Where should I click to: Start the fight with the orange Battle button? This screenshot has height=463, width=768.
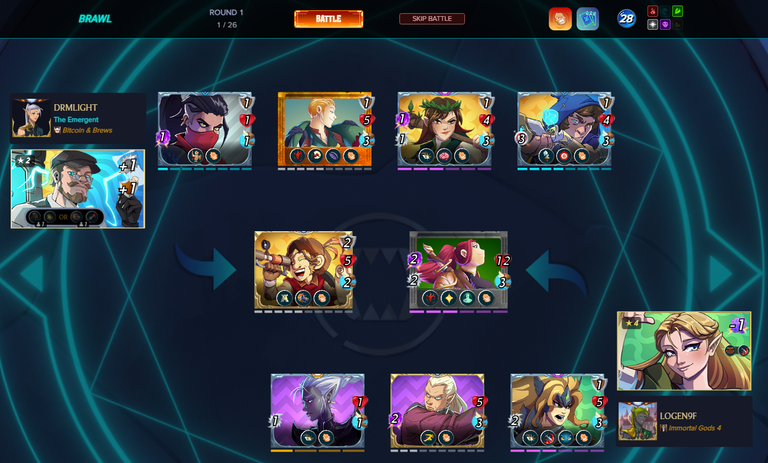(328, 19)
